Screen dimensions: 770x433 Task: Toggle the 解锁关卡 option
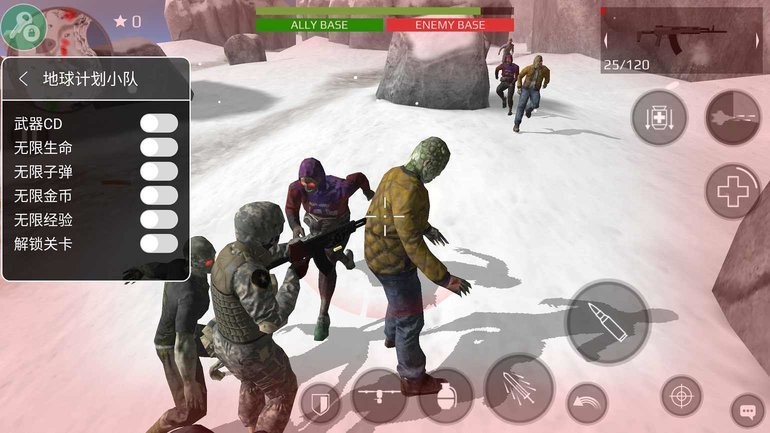[x=159, y=243]
